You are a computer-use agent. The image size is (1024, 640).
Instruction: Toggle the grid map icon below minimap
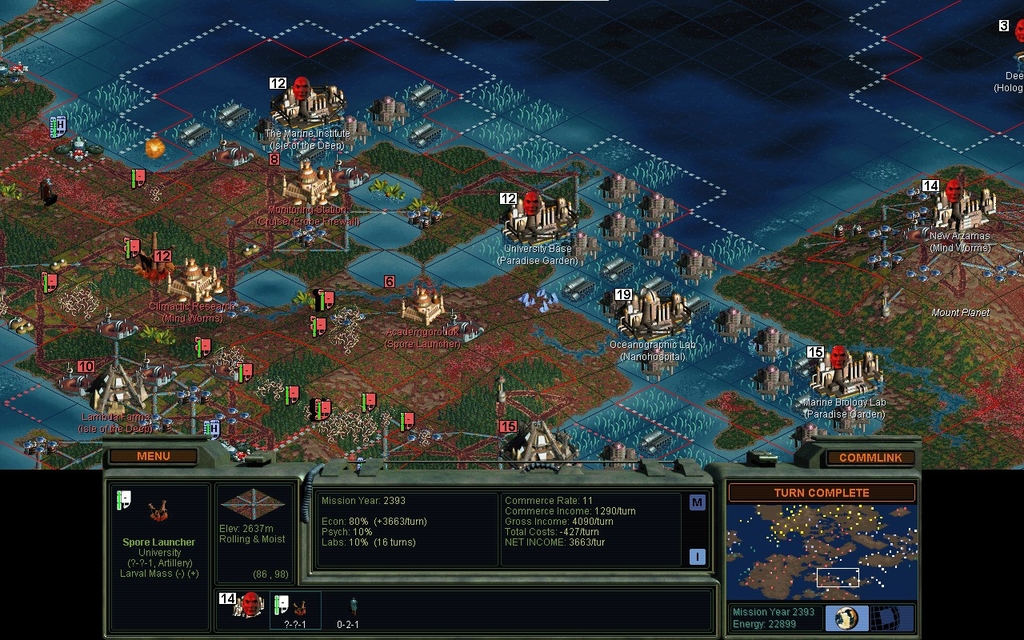point(885,618)
